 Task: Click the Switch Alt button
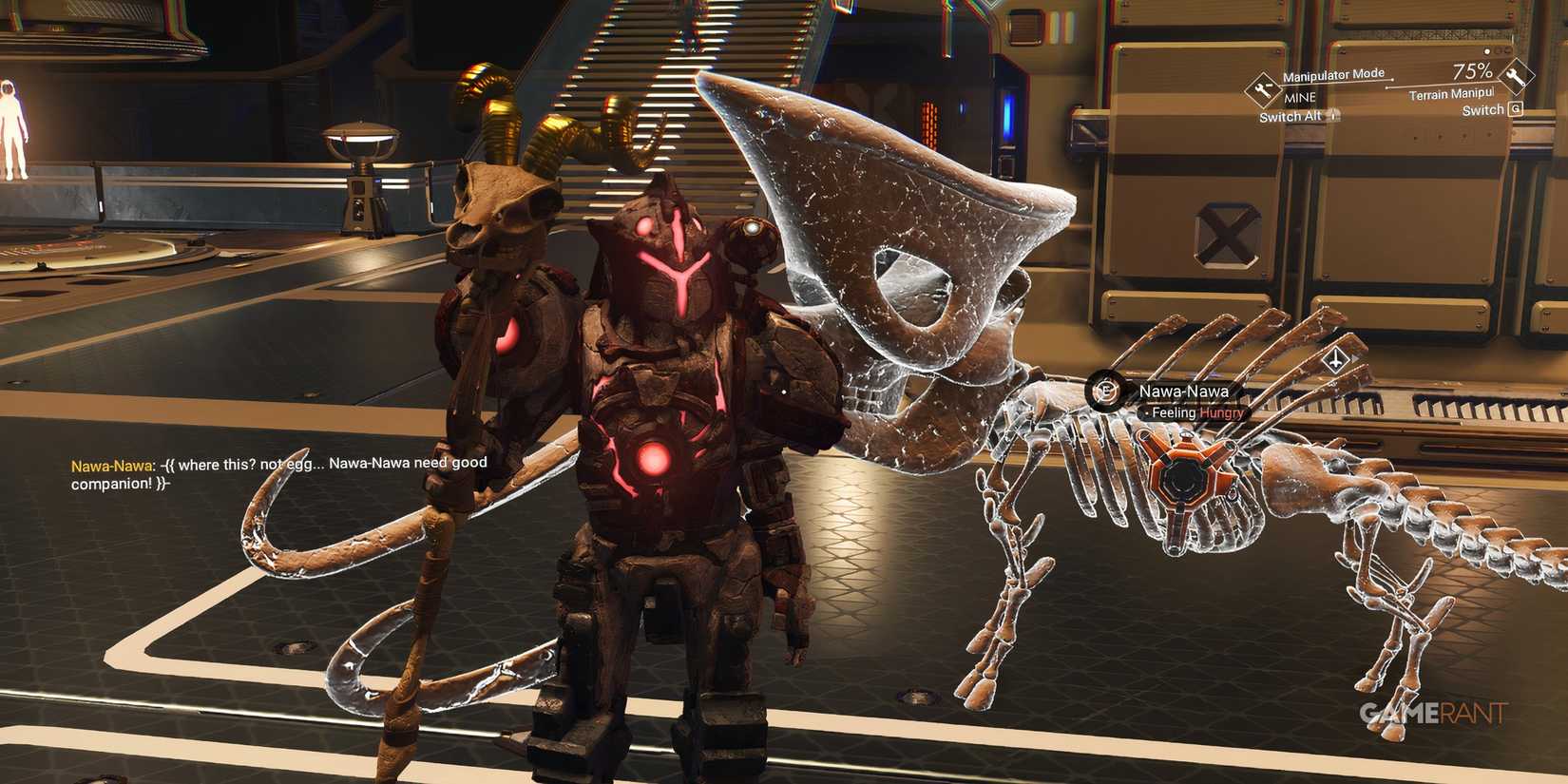pos(1290,116)
